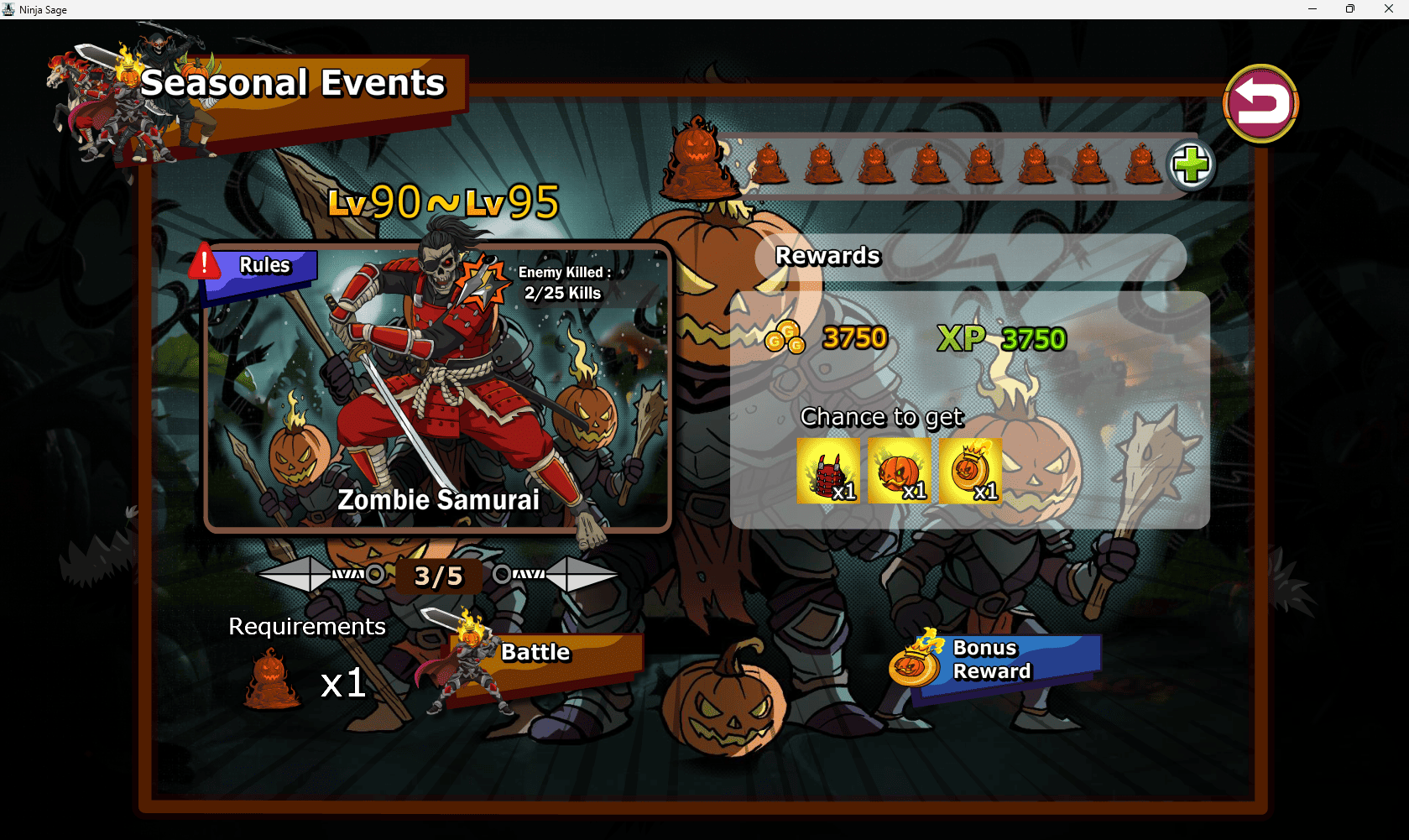
Task: Select the Zombie Samurai stage card
Action: pyautogui.click(x=438, y=388)
